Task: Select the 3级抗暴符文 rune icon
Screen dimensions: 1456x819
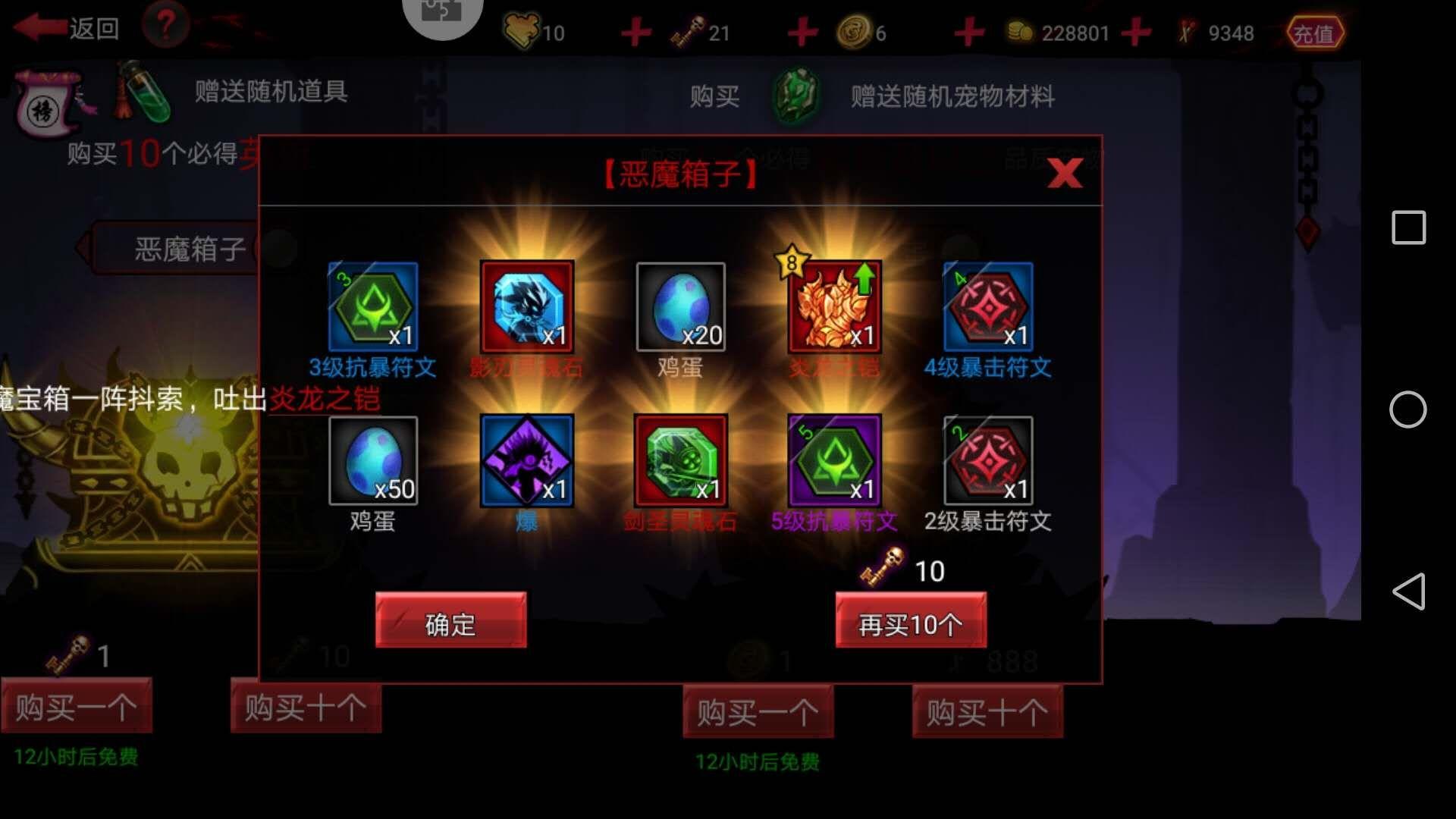Action: [x=372, y=307]
